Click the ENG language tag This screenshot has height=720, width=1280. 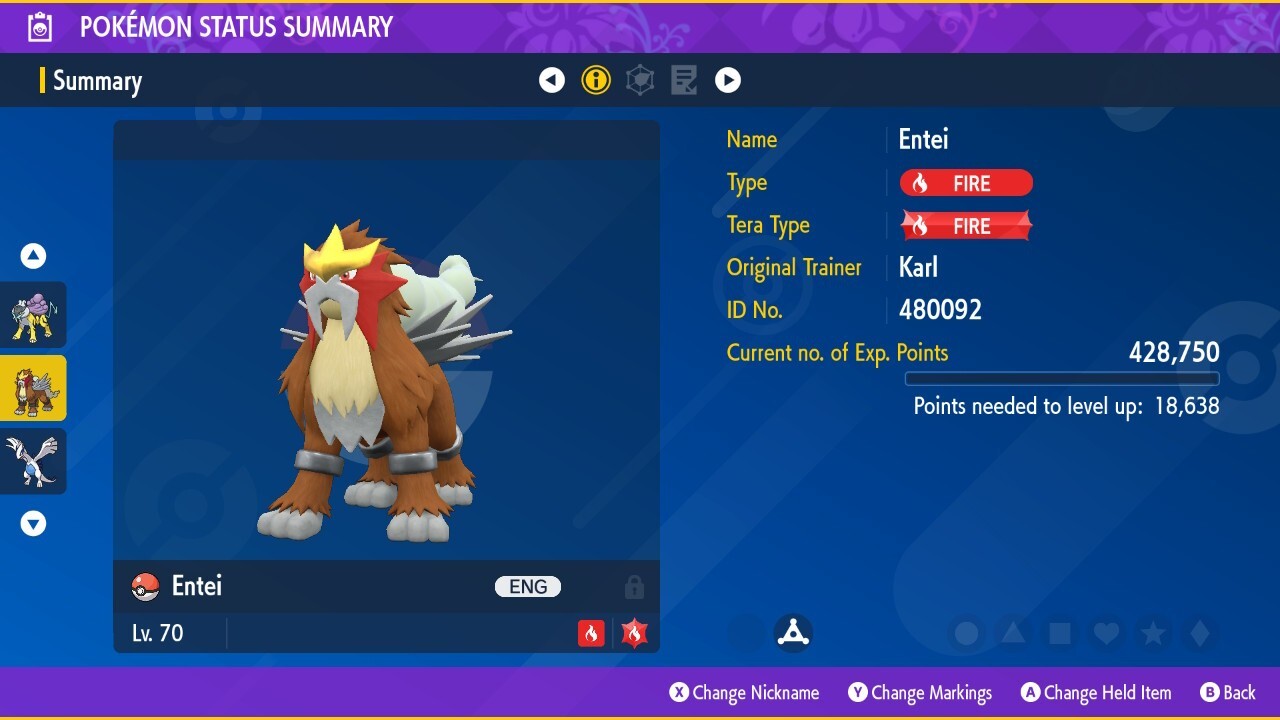[x=527, y=586]
